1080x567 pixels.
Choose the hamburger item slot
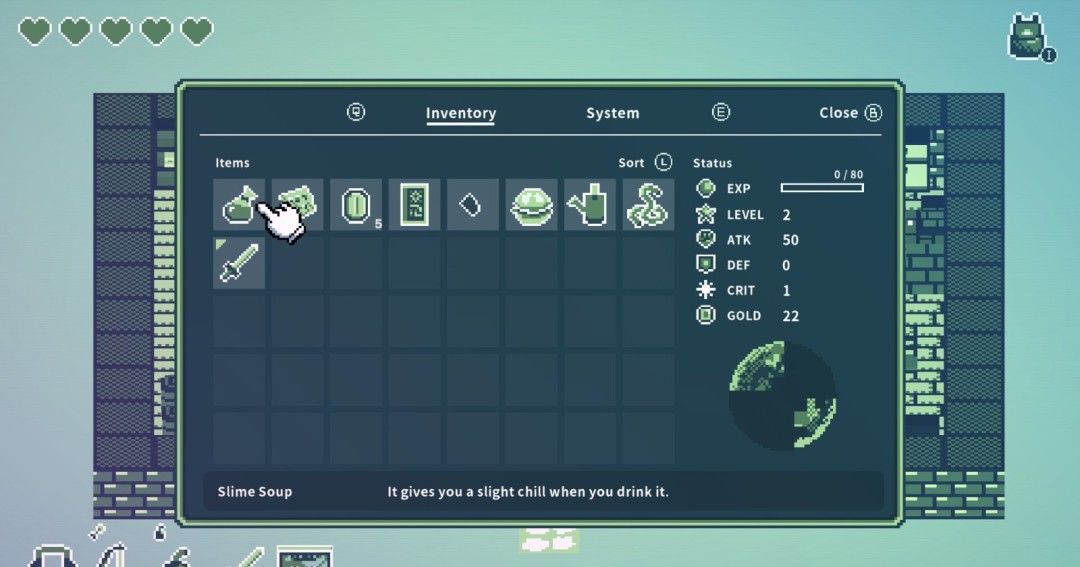pyautogui.click(x=531, y=205)
